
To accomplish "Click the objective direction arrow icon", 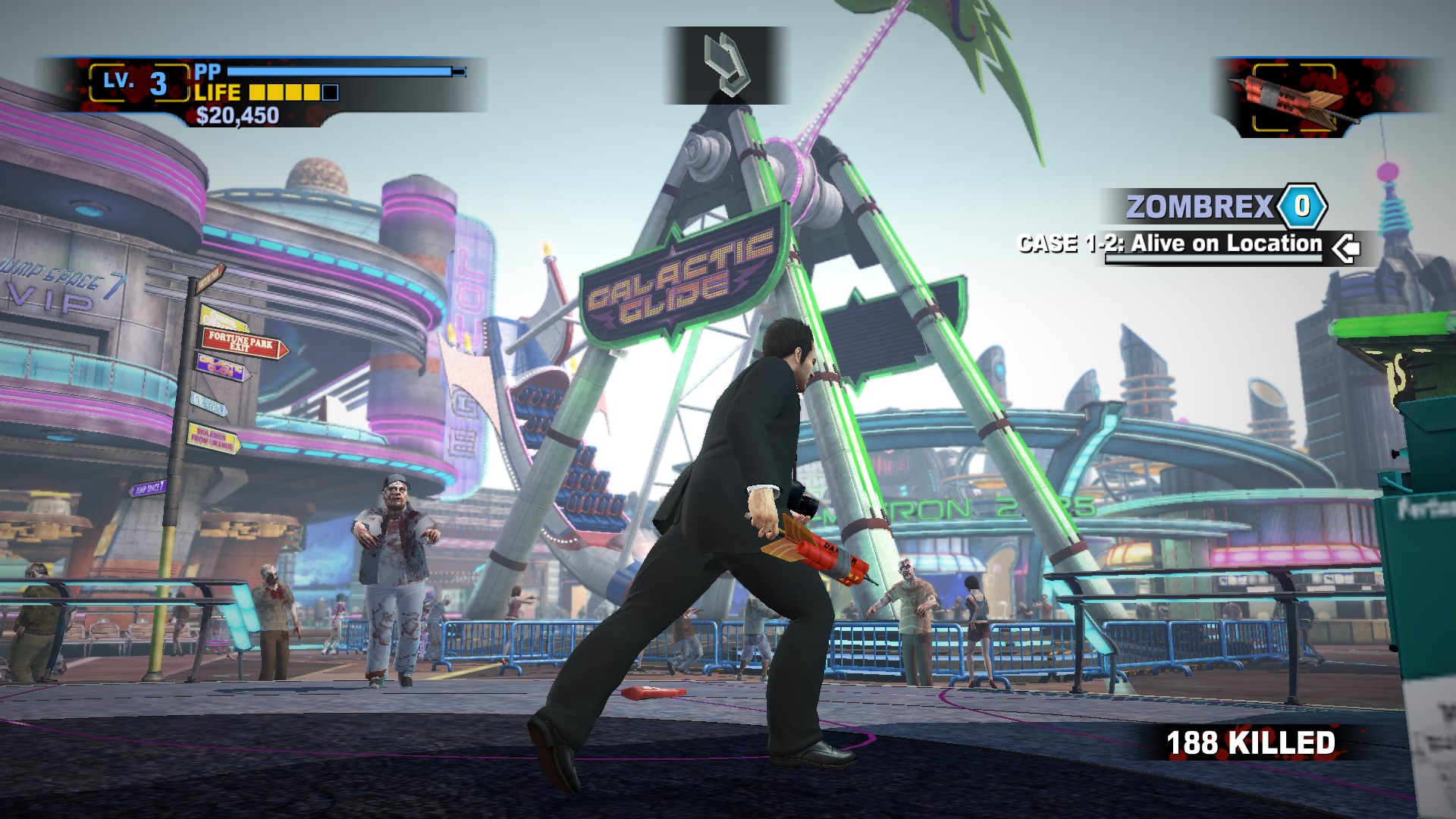I will 1345,247.
